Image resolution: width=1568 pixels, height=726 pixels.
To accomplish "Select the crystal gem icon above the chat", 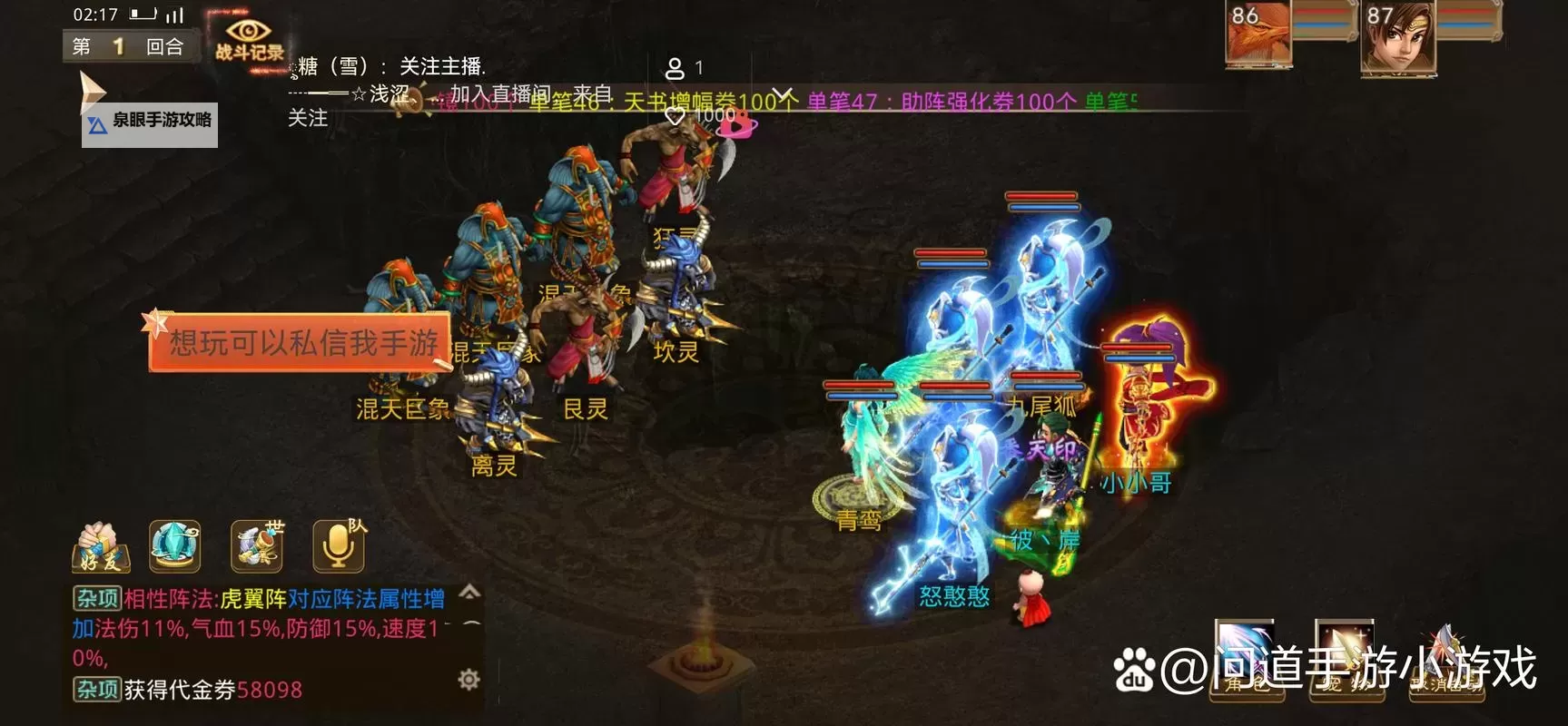I will click(x=174, y=544).
